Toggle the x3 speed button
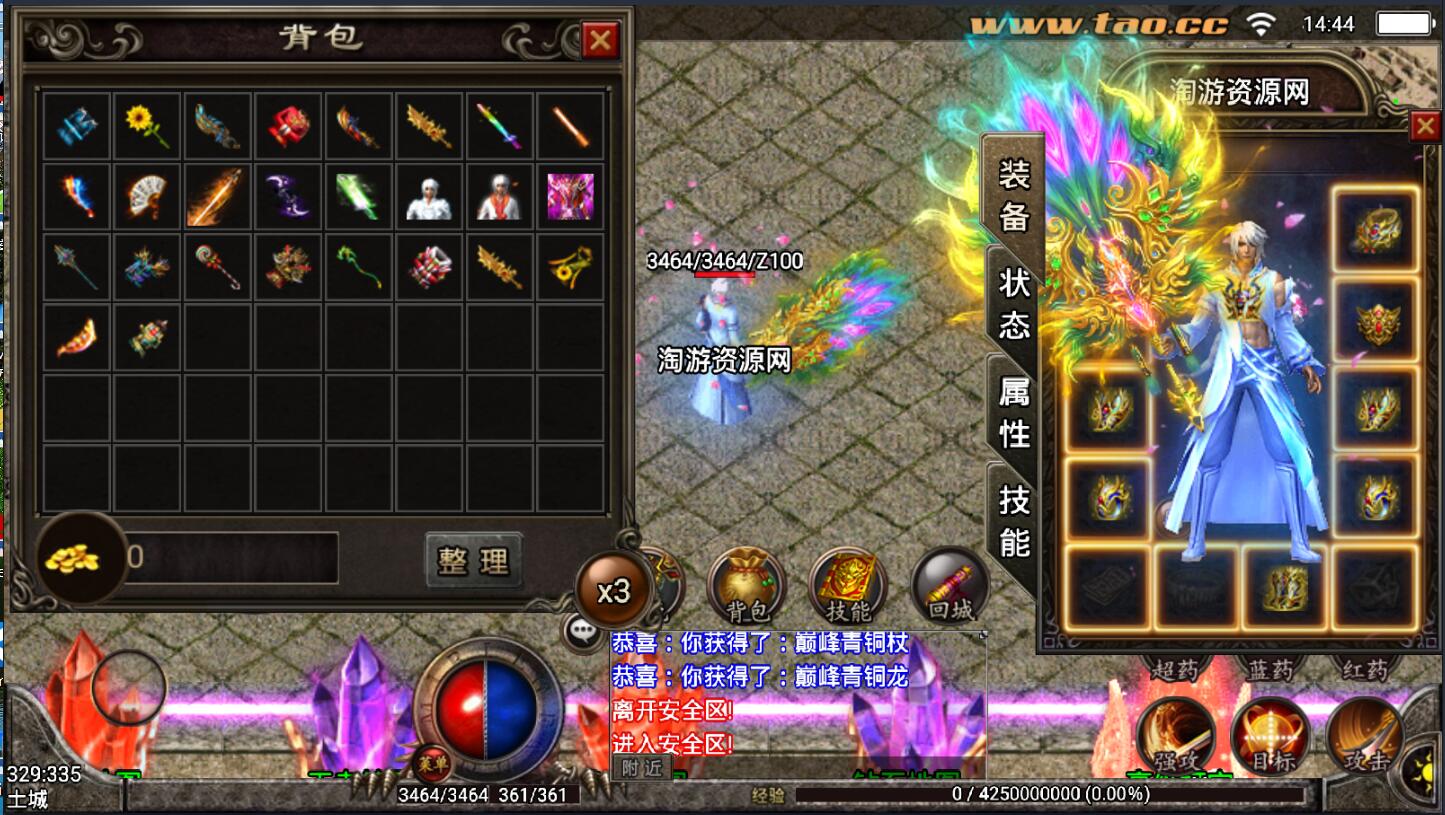1445x815 pixels. [x=613, y=591]
